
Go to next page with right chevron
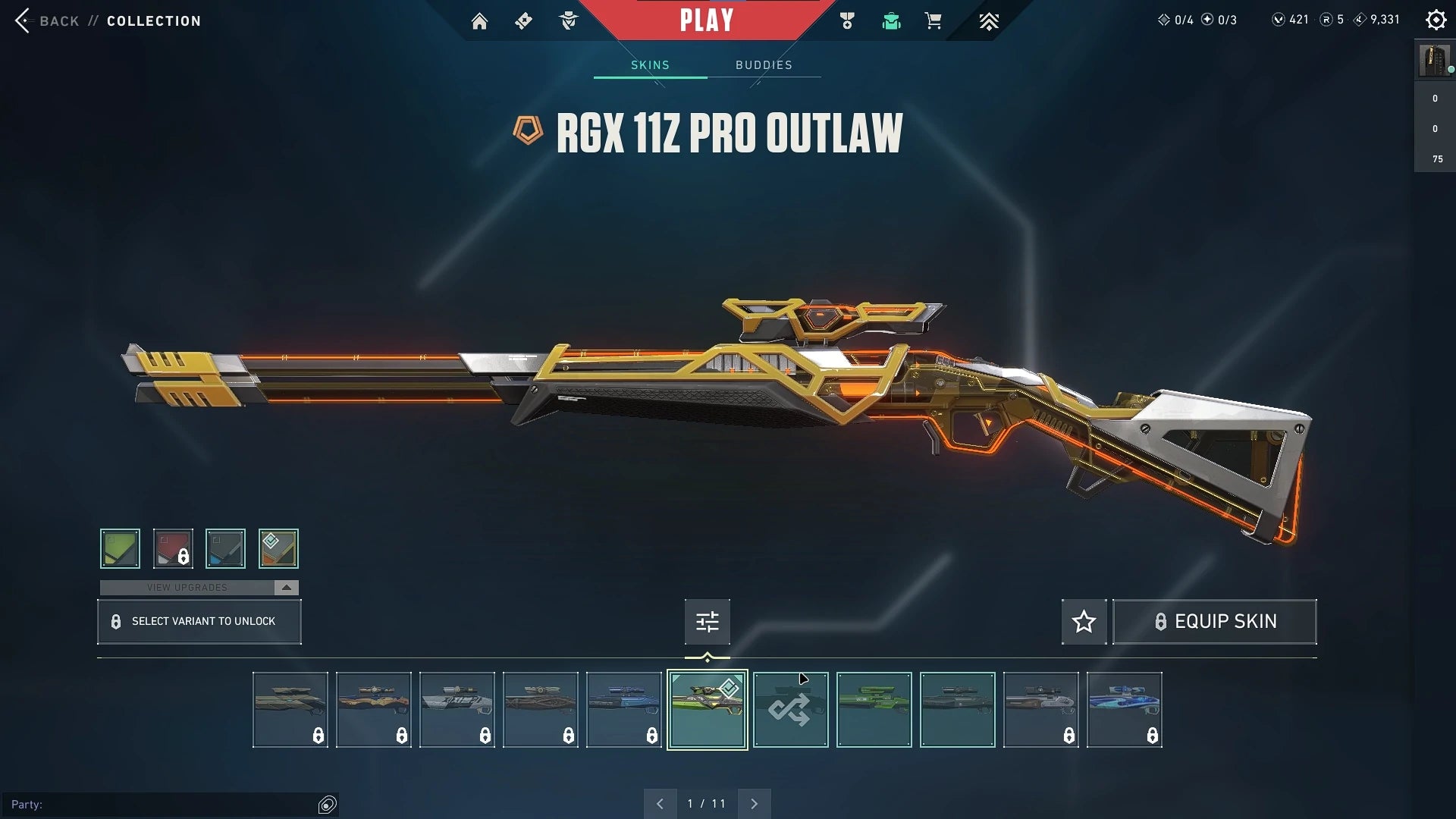[x=754, y=802]
